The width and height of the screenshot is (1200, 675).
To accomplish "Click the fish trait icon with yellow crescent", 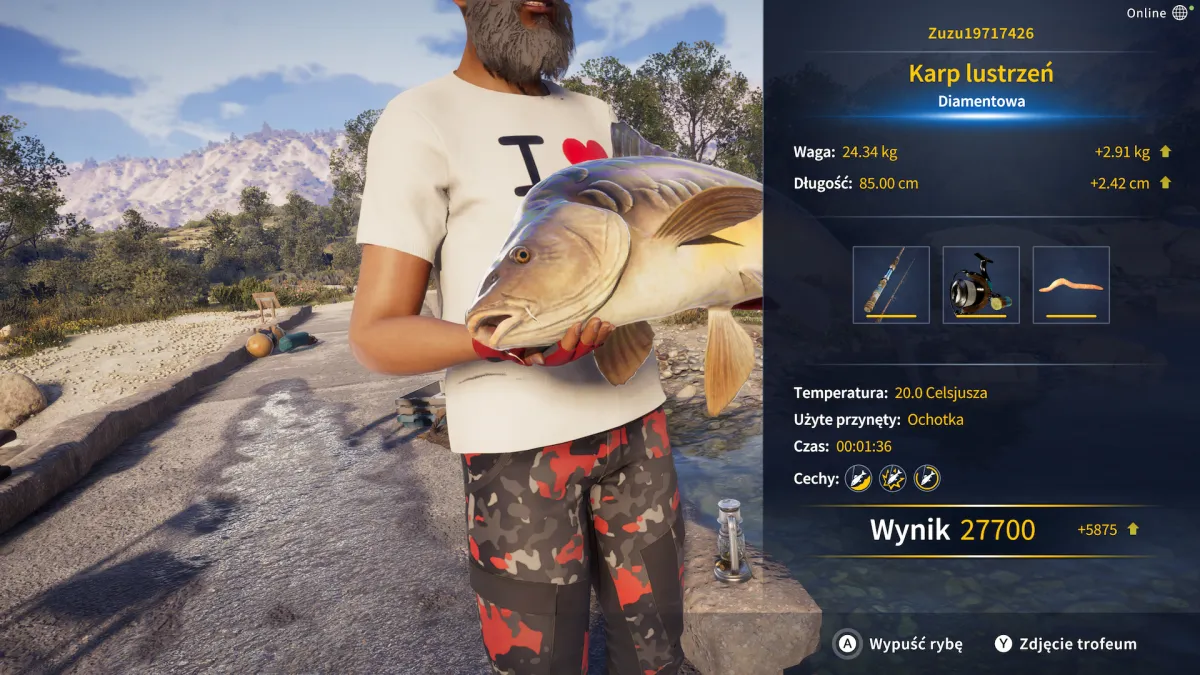I will click(858, 479).
